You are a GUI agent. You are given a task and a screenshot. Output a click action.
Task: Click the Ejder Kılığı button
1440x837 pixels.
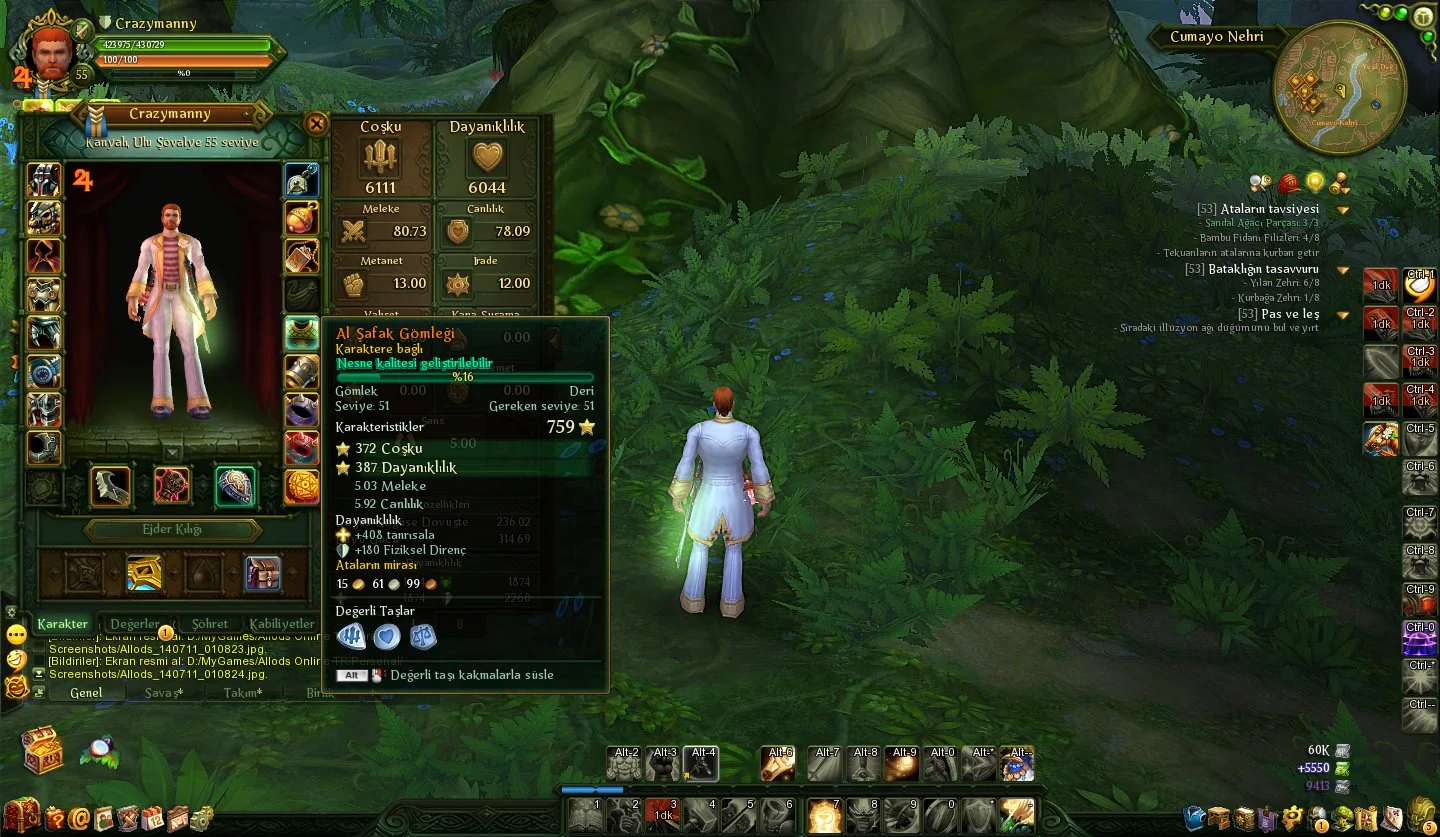[x=172, y=530]
